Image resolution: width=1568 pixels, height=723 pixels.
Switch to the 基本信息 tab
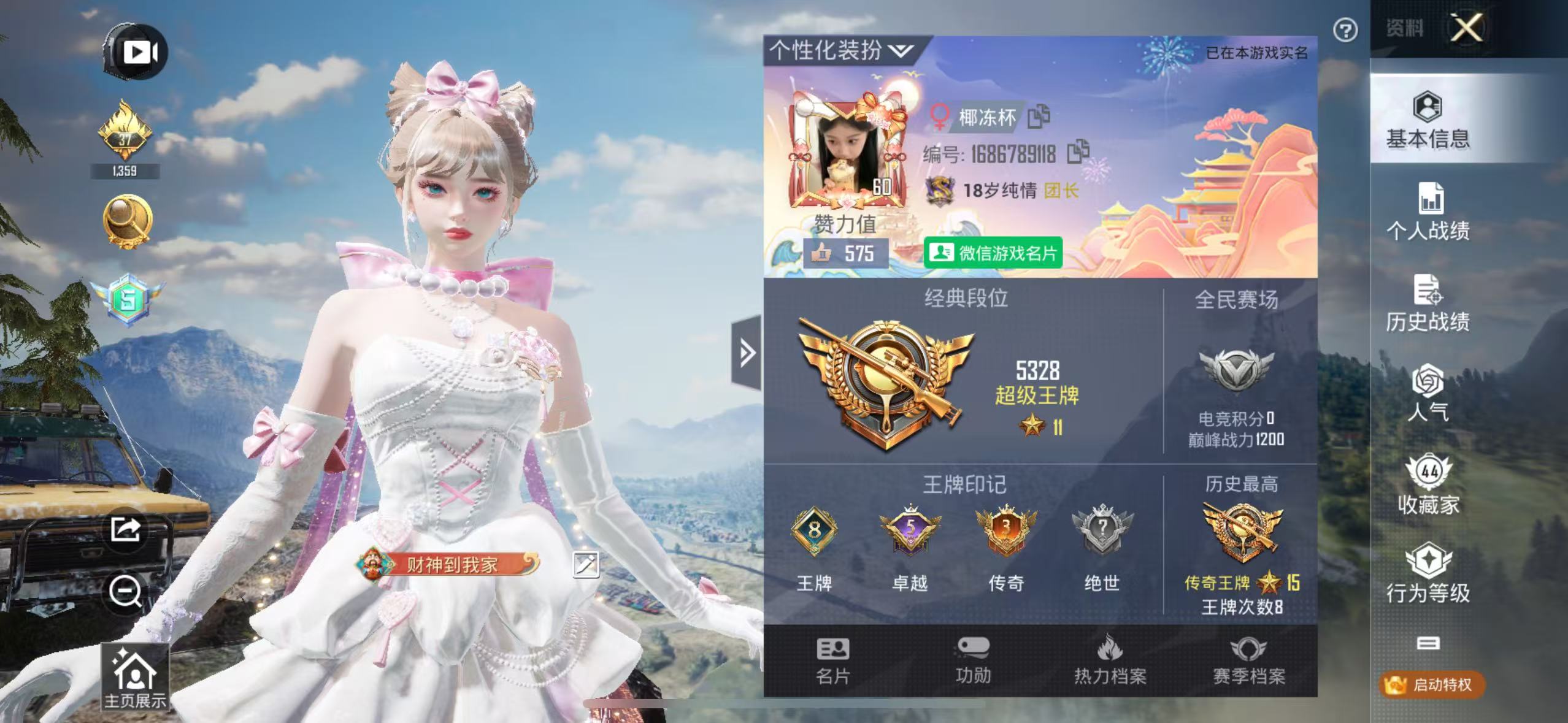(x=1428, y=121)
